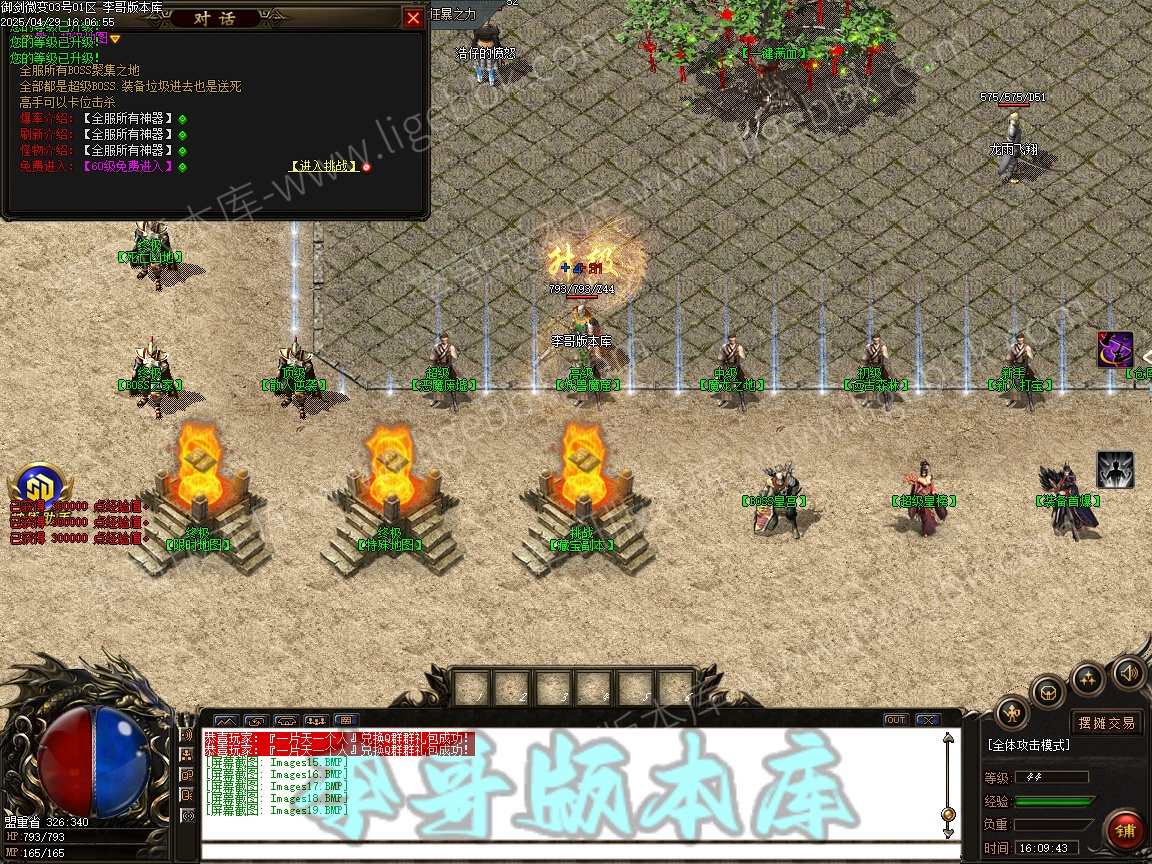Focus the chat input field
The height and width of the screenshot is (864, 1152).
coord(570,852)
